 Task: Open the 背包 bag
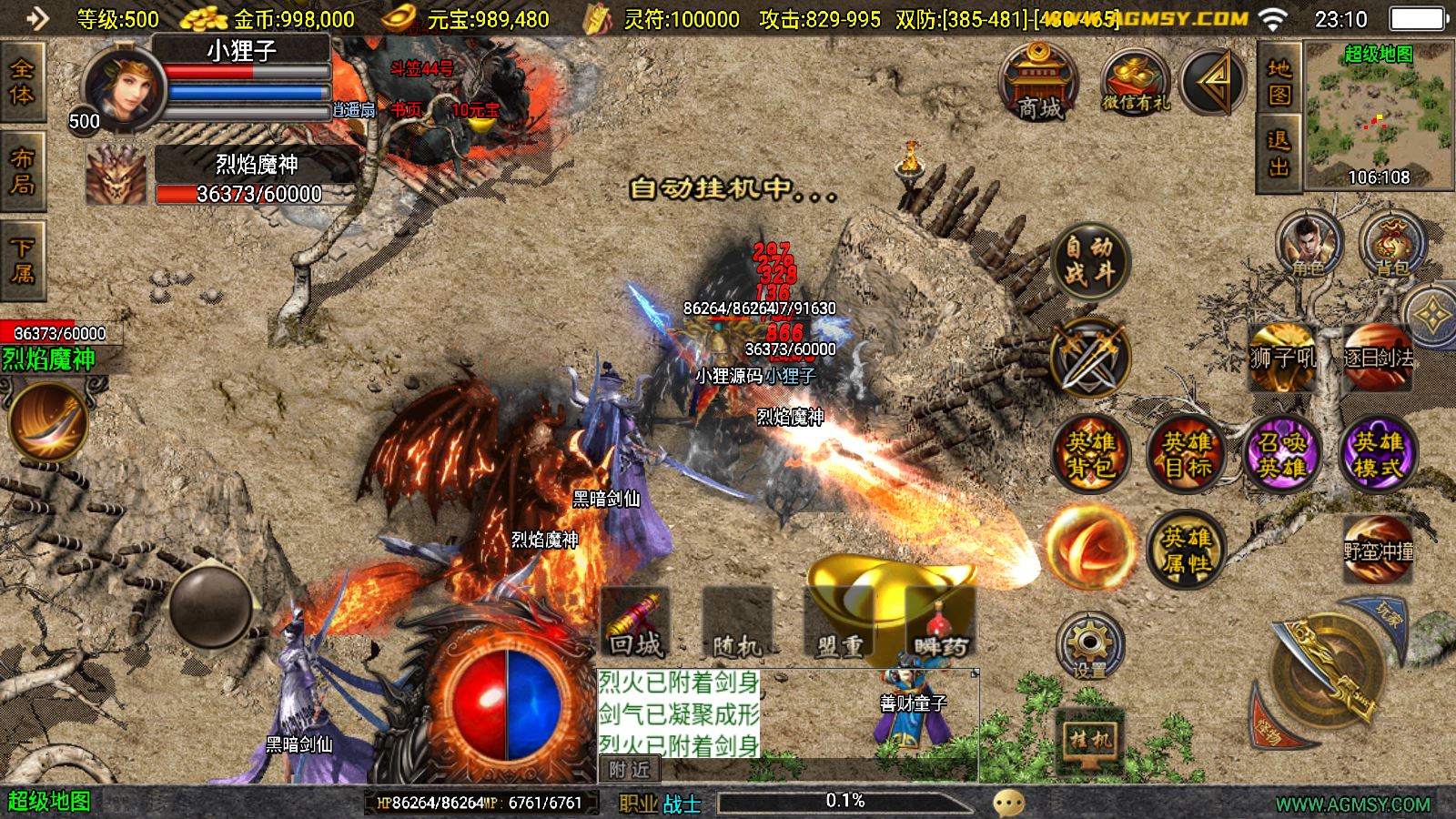[x=1391, y=246]
